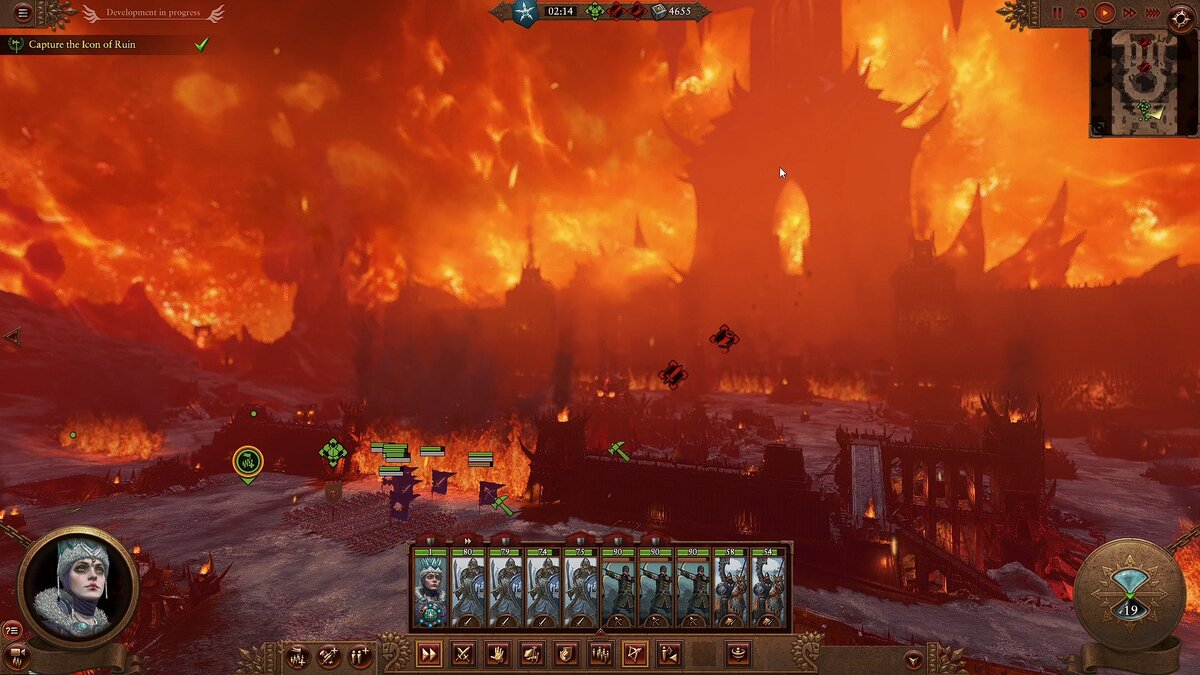Viewport: 1200px width, 675px height.
Task: Toggle run mode double-arrow button
Action: 428,655
